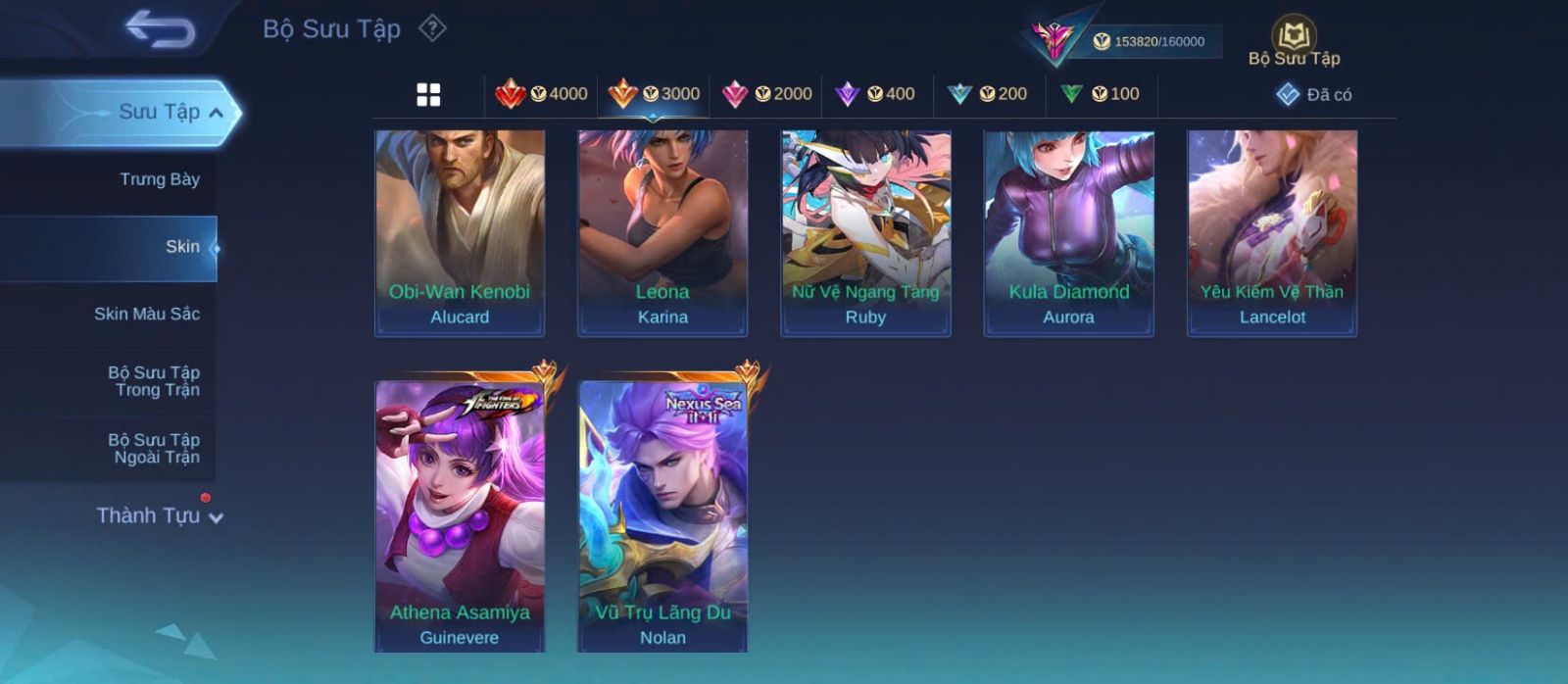Switch to the 200 points tier tab
Image resolution: width=1568 pixels, height=684 pixels.
point(988,94)
